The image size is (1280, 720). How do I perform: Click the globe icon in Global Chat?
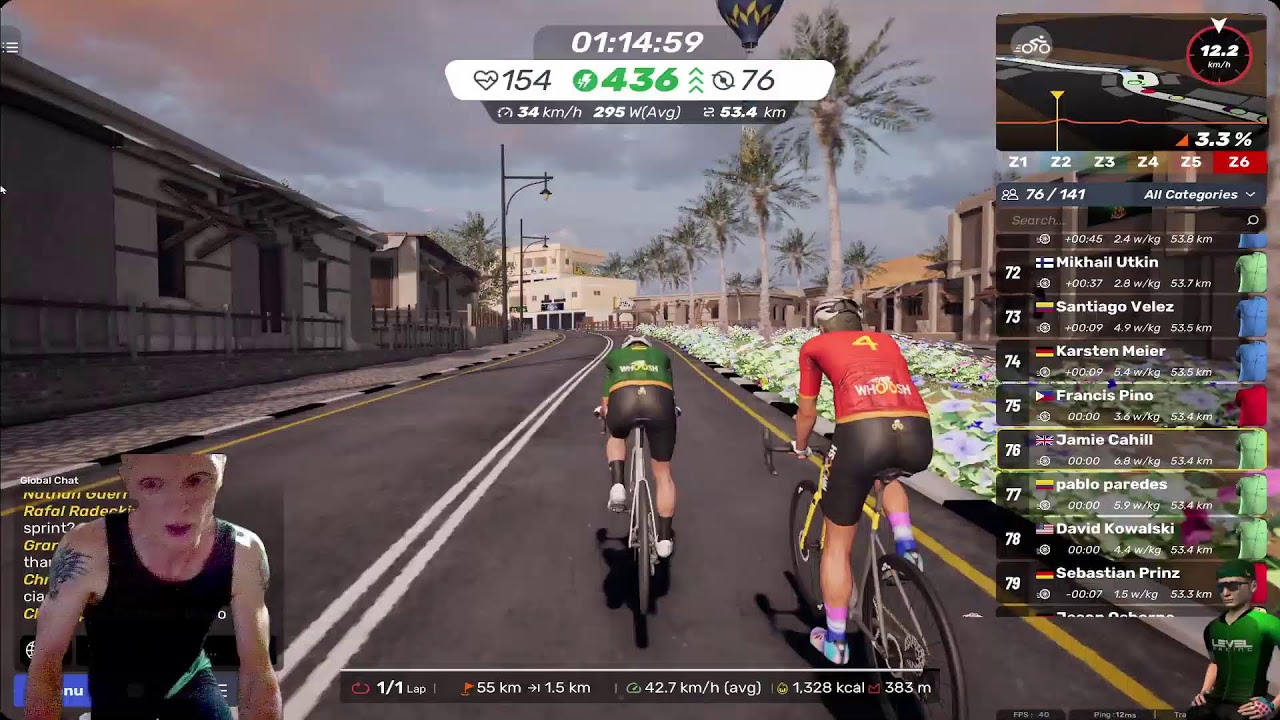point(33,650)
